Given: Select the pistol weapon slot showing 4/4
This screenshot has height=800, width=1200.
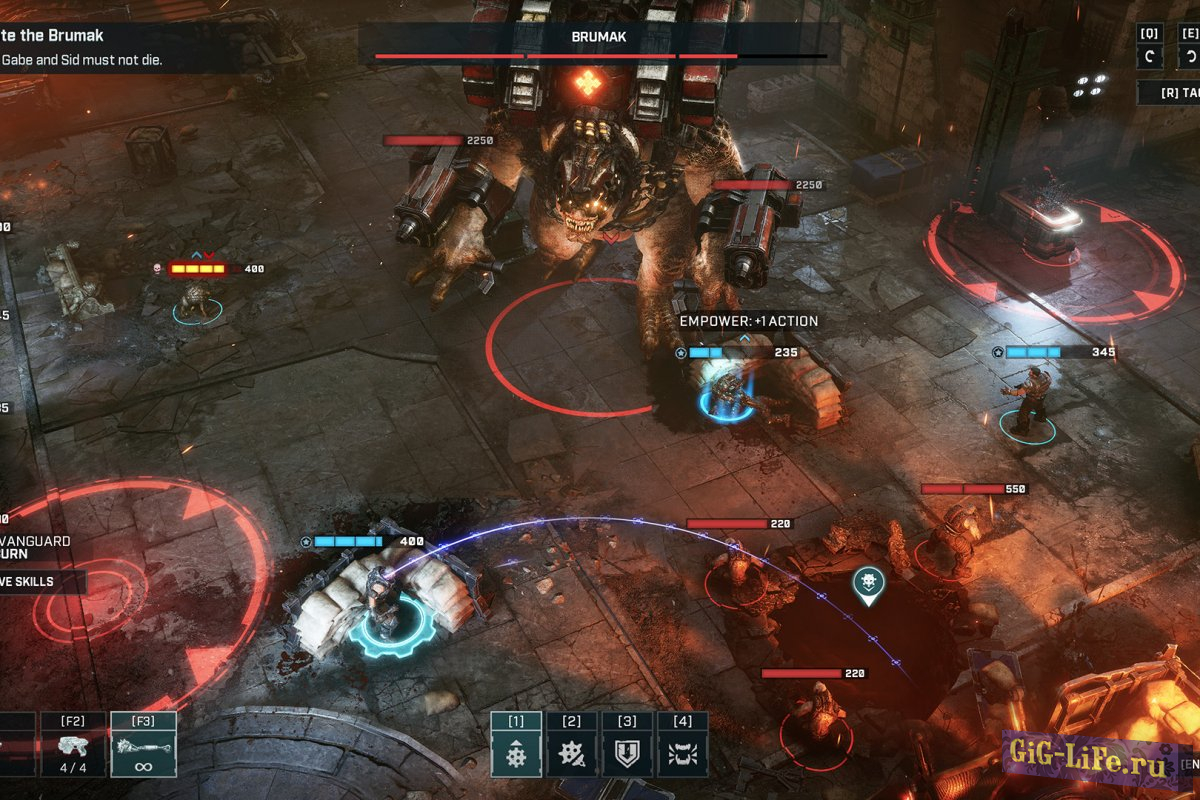Looking at the screenshot, I should point(73,746).
